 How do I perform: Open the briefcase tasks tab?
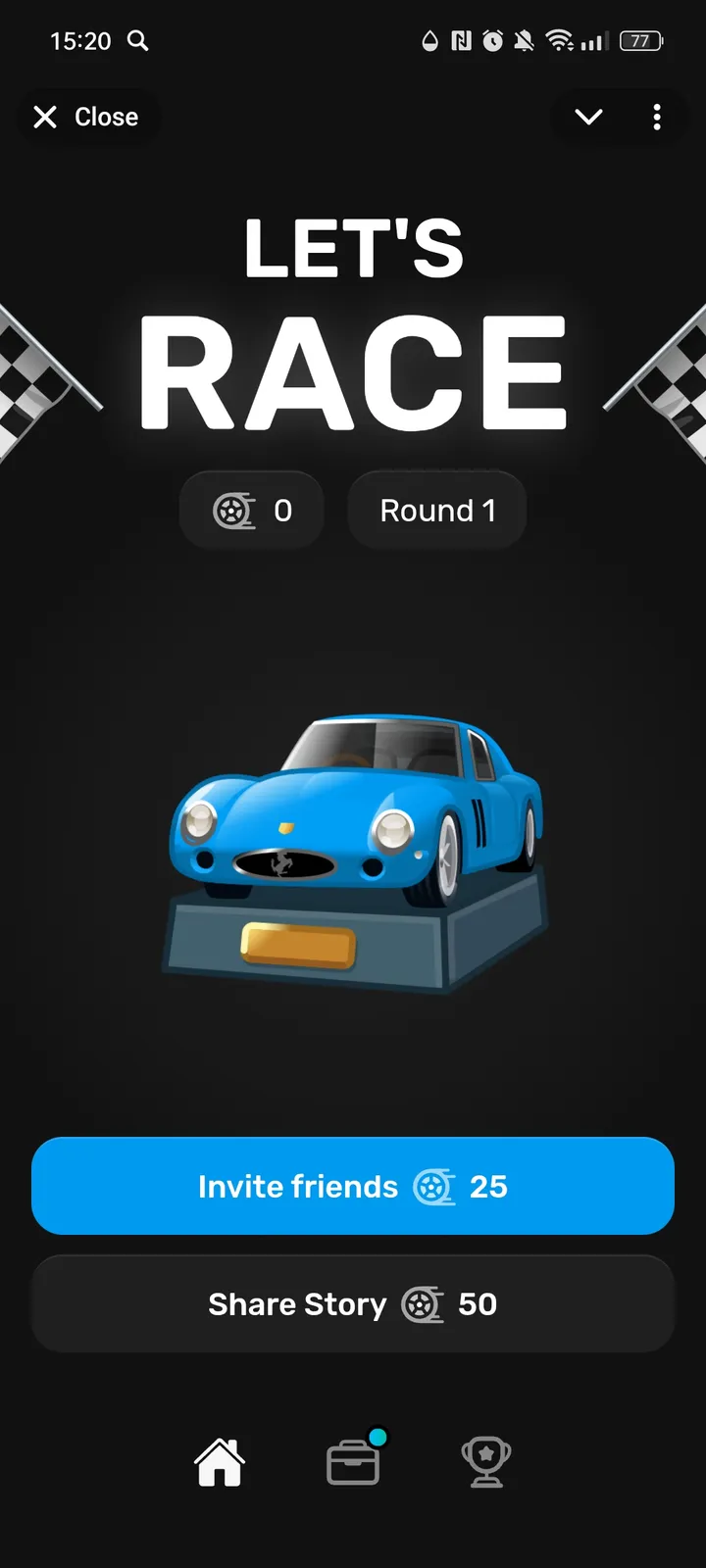353,1462
